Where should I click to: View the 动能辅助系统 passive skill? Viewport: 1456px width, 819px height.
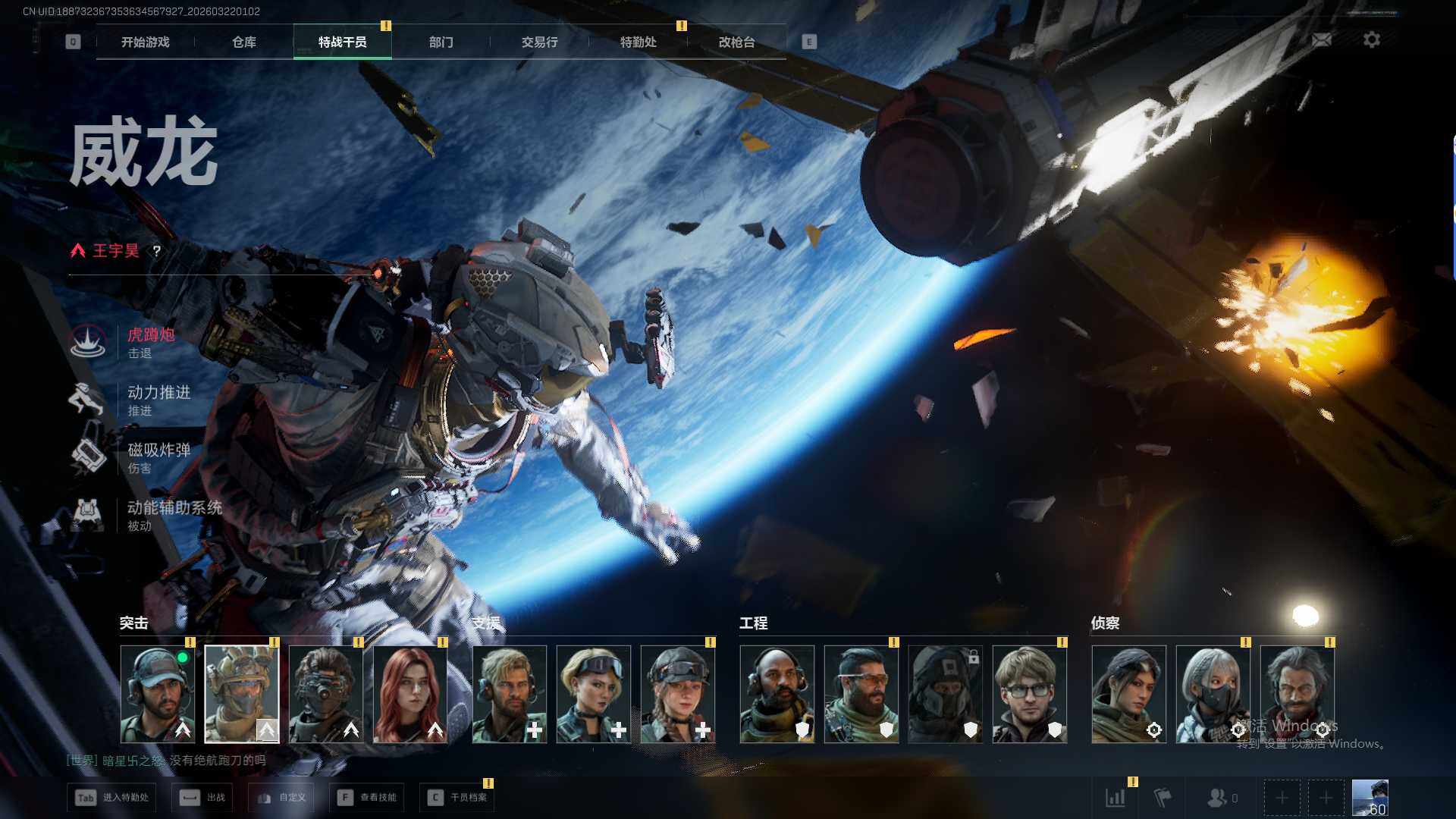pyautogui.click(x=174, y=515)
